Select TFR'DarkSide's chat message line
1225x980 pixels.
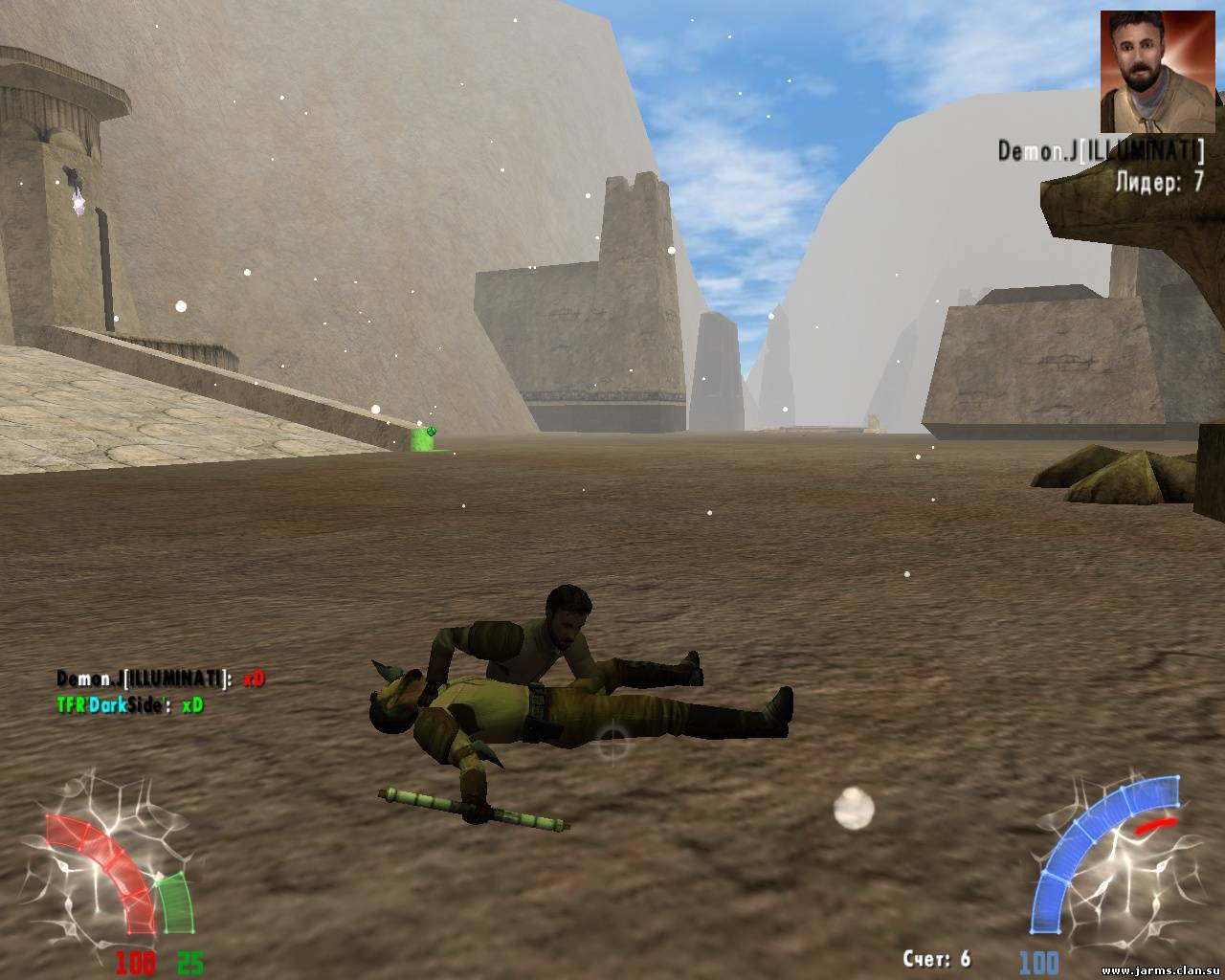tap(129, 705)
